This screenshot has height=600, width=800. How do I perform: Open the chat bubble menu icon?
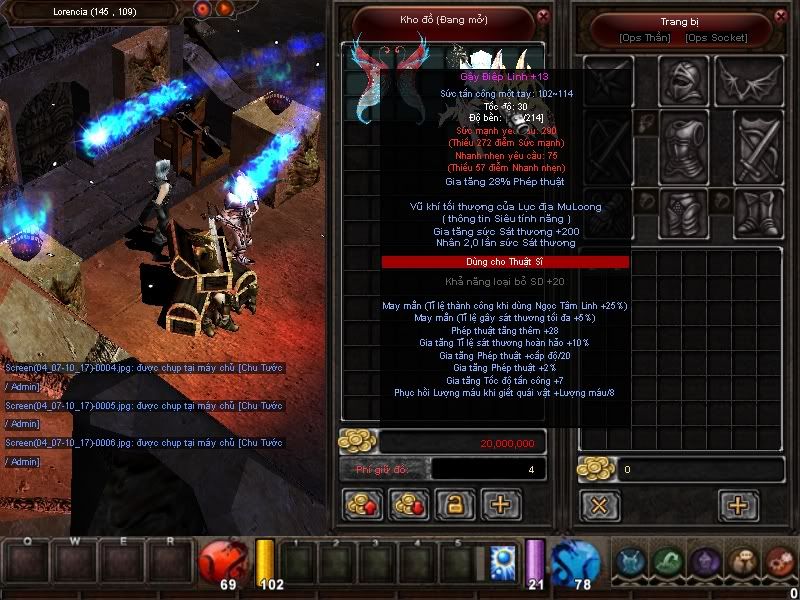[x=742, y=561]
